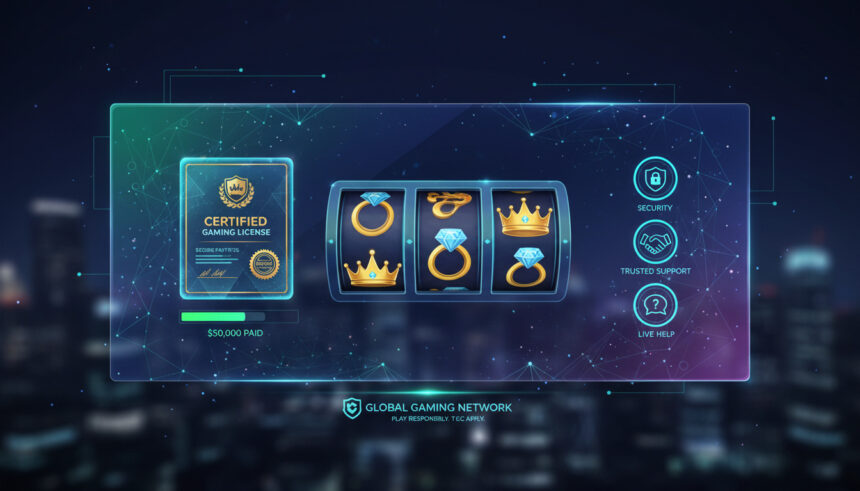Screen dimensions: 860x491
Task: View the Certified Gaming License card
Action: pos(236,228)
